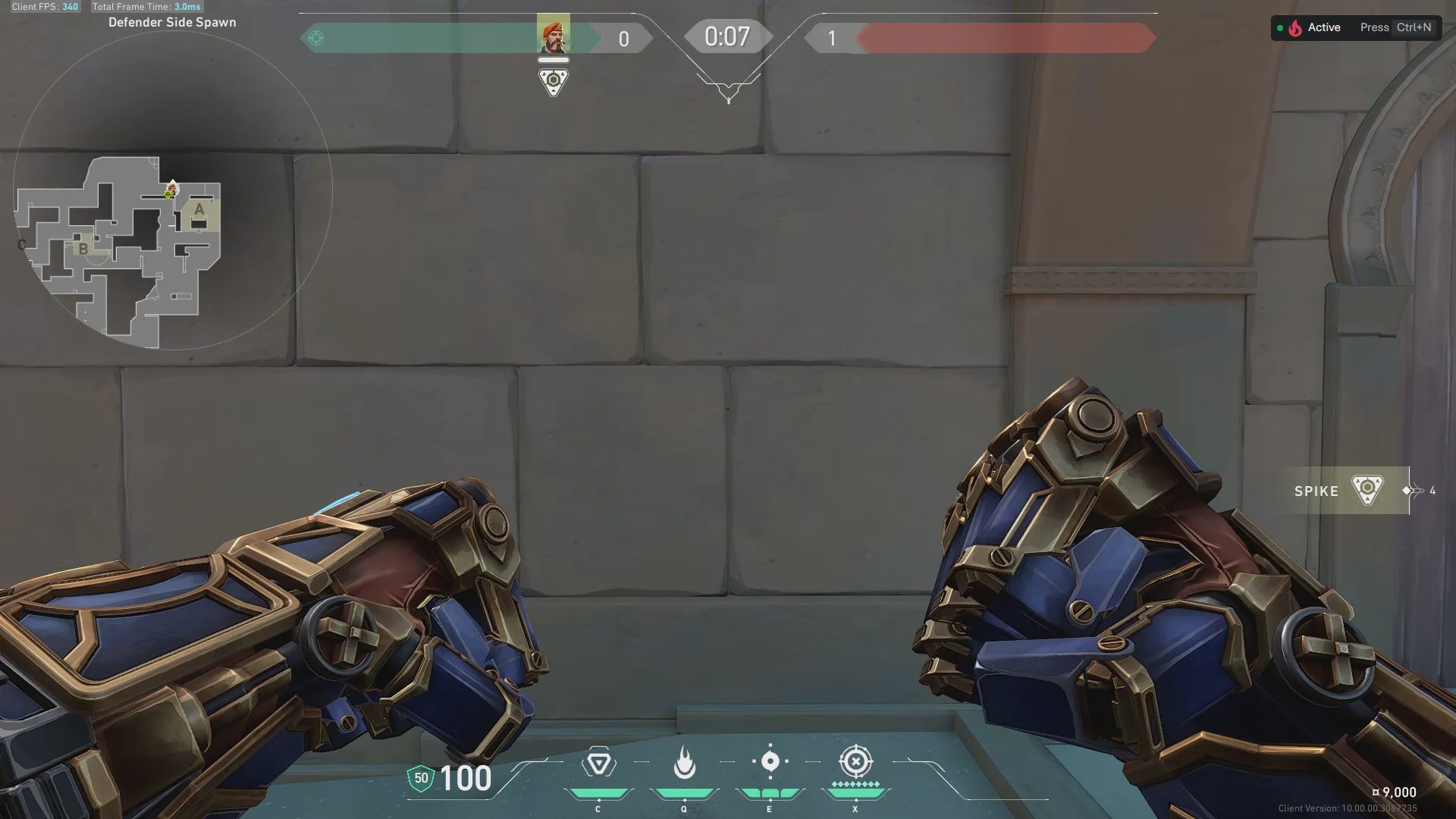Click the bearded agent portrait in top bar
The height and width of the screenshot is (819, 1456).
point(553,34)
